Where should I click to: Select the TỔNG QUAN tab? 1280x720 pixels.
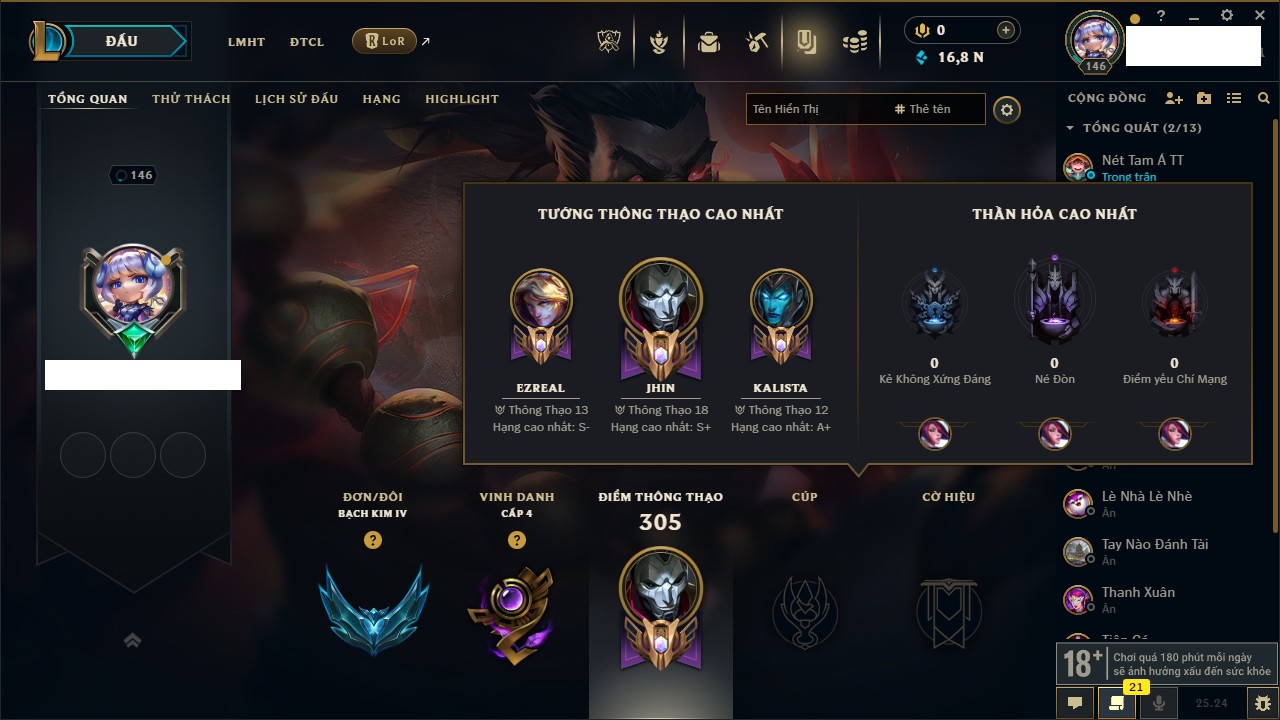(88, 99)
